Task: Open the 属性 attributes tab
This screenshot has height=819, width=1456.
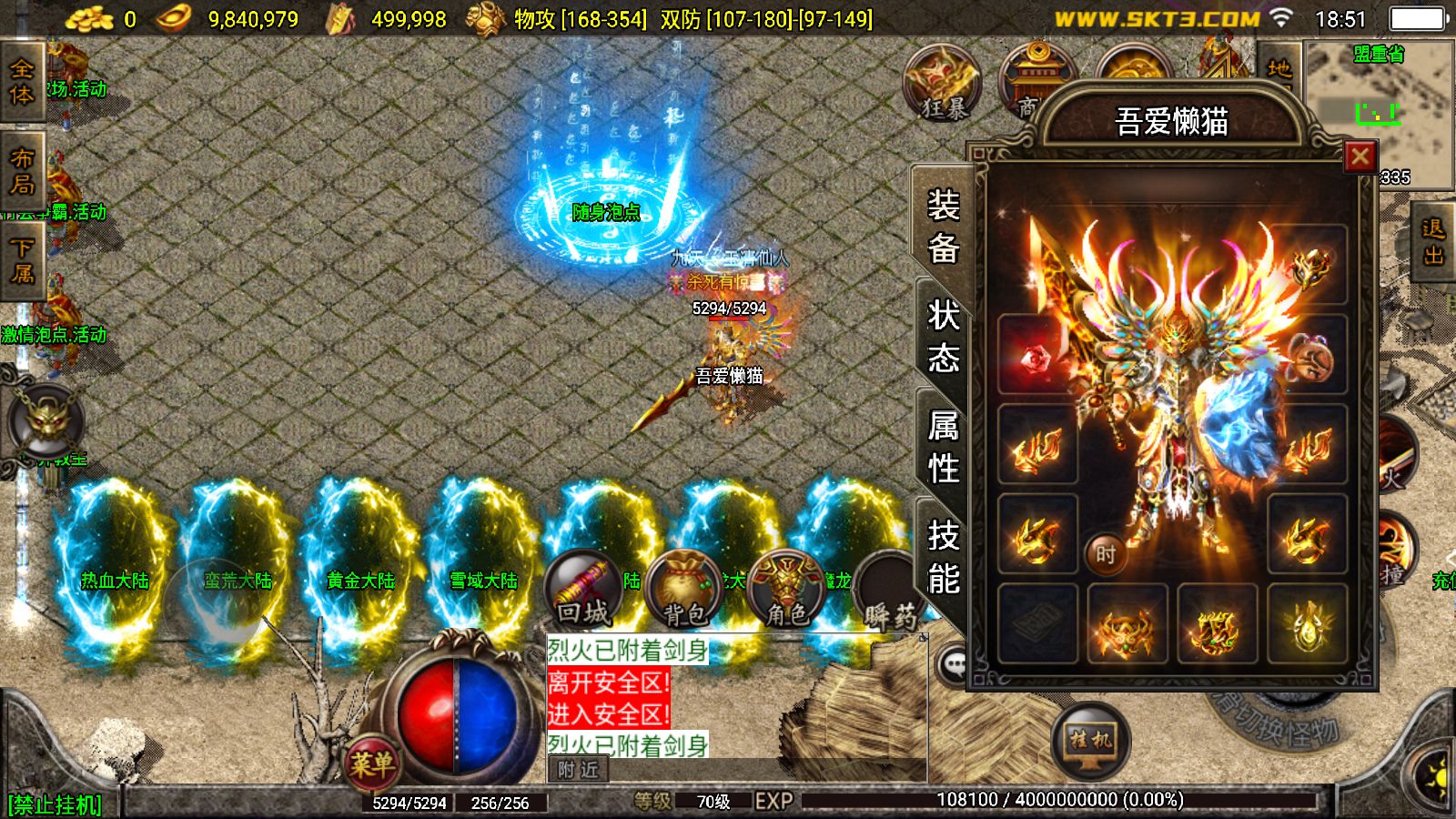Action: pyautogui.click(x=943, y=446)
